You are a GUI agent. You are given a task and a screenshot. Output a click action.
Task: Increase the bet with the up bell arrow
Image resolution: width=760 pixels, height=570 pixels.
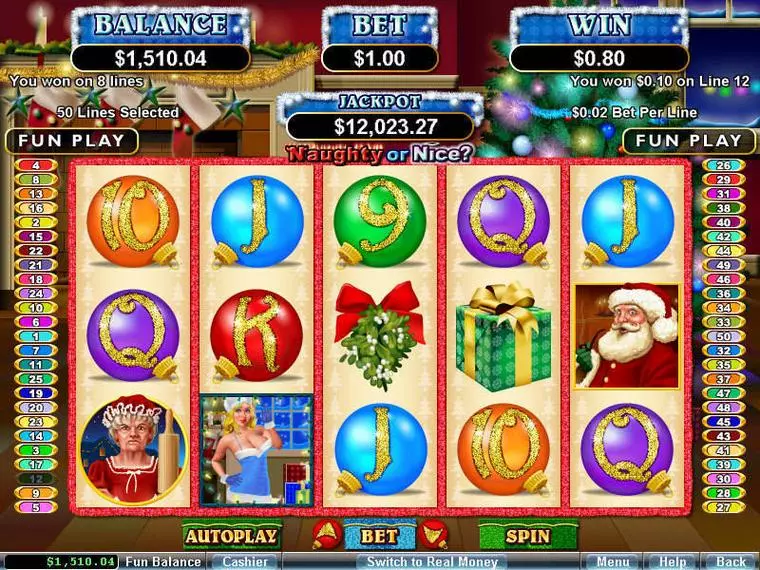coord(324,535)
